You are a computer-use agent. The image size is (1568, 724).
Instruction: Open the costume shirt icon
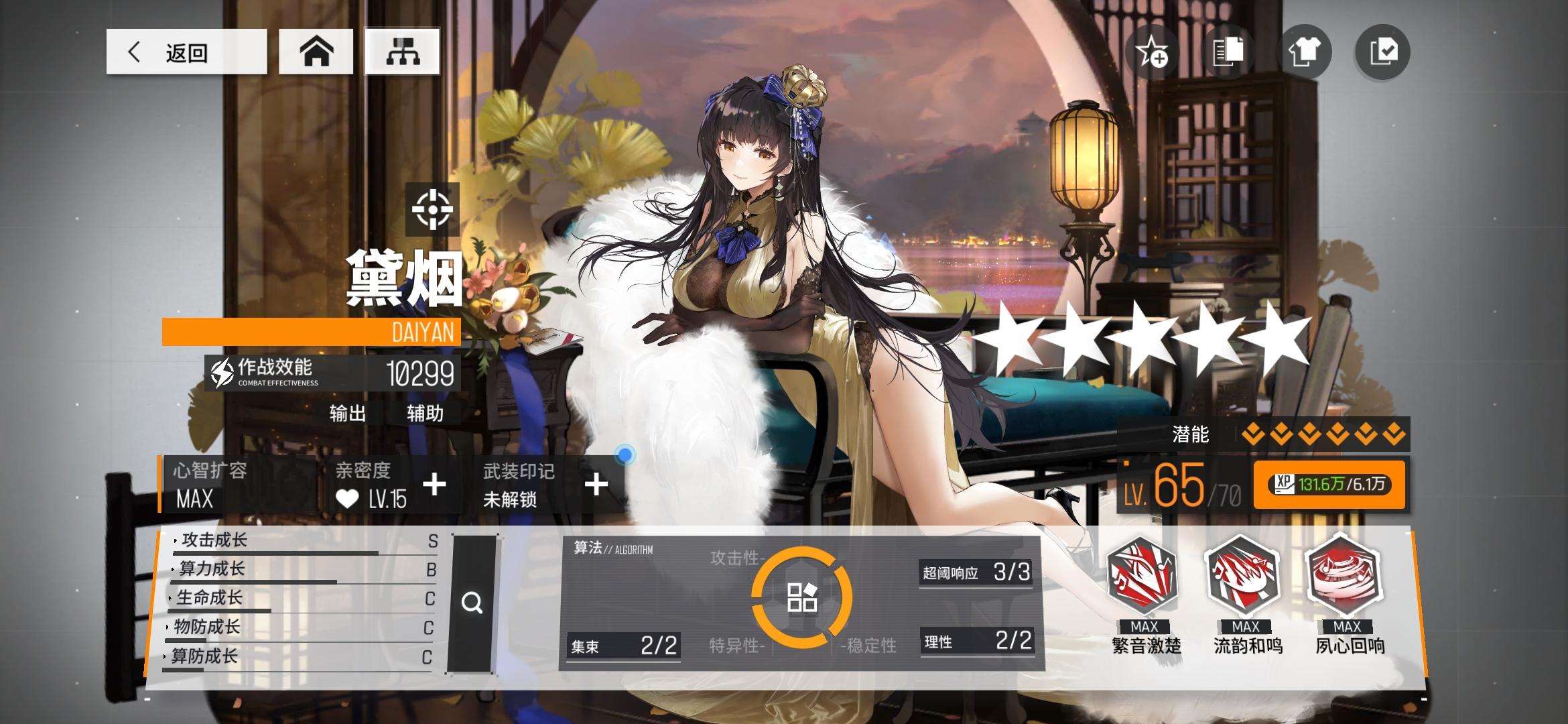[1304, 52]
